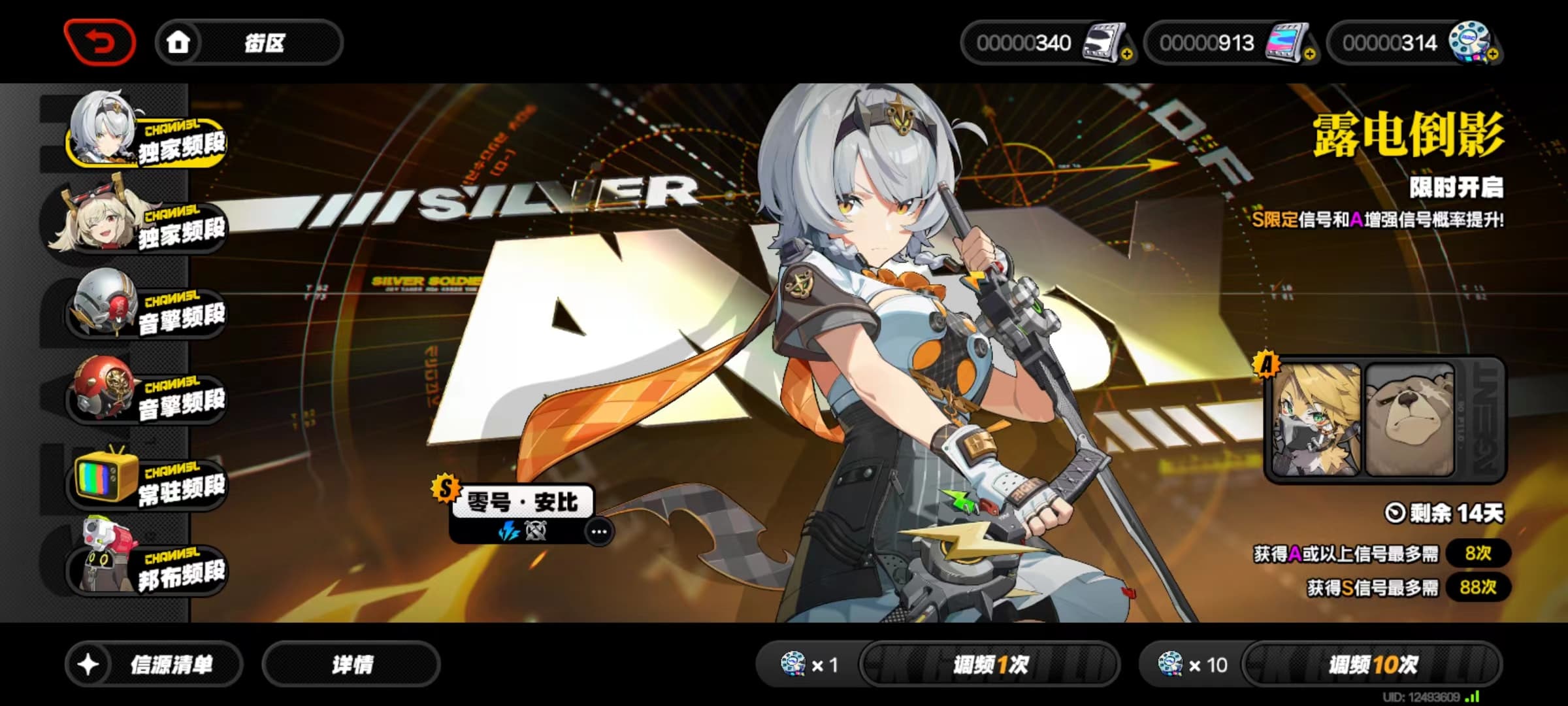View the bear agent portrait
Screen dimensions: 1568x706
point(1410,420)
